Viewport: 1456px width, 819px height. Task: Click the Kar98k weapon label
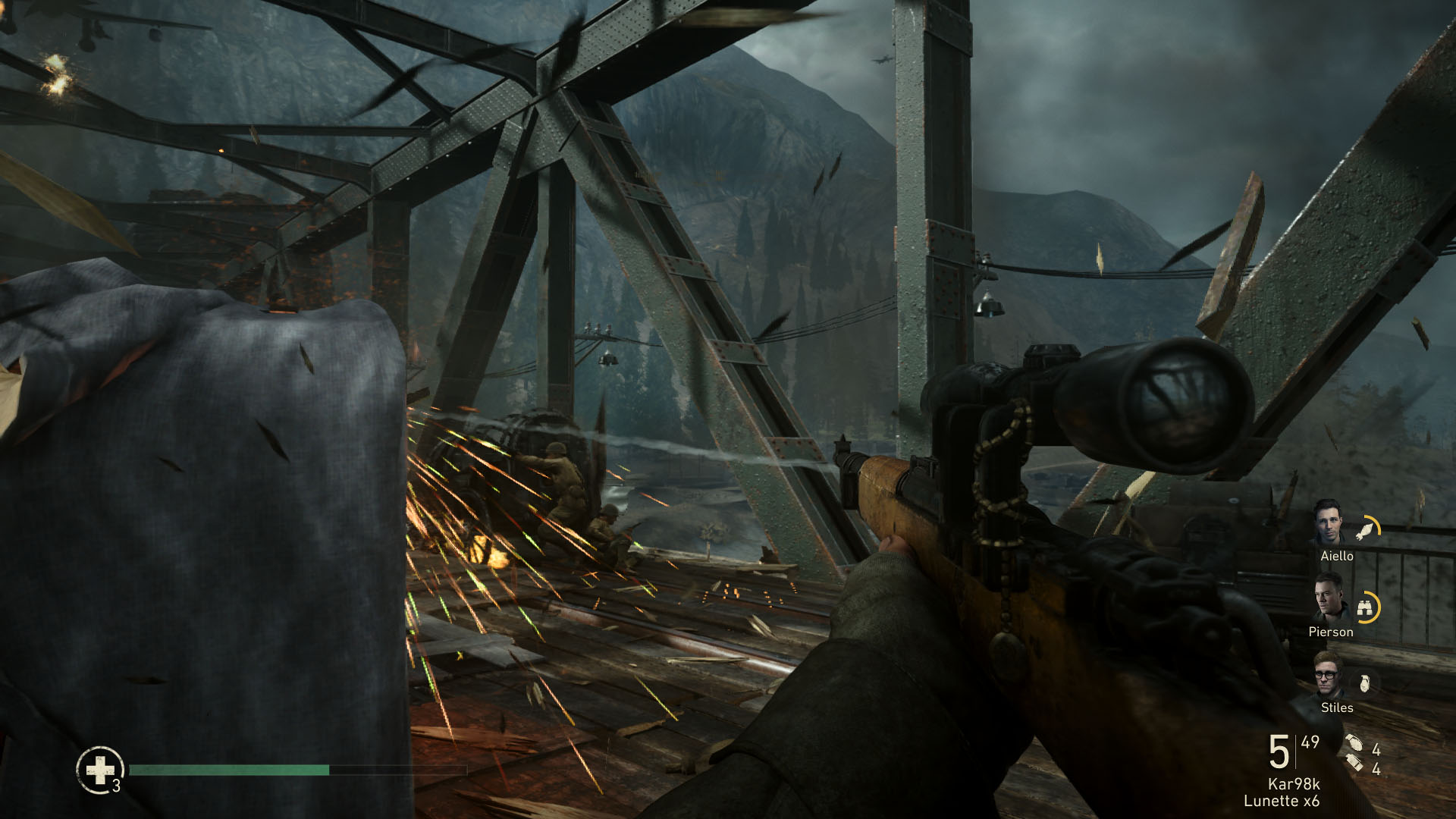1294,784
